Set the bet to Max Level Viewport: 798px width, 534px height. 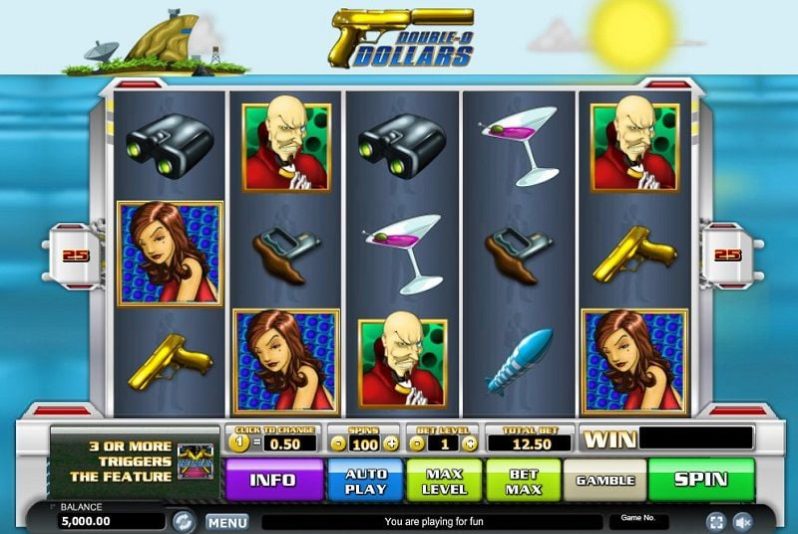(x=442, y=480)
